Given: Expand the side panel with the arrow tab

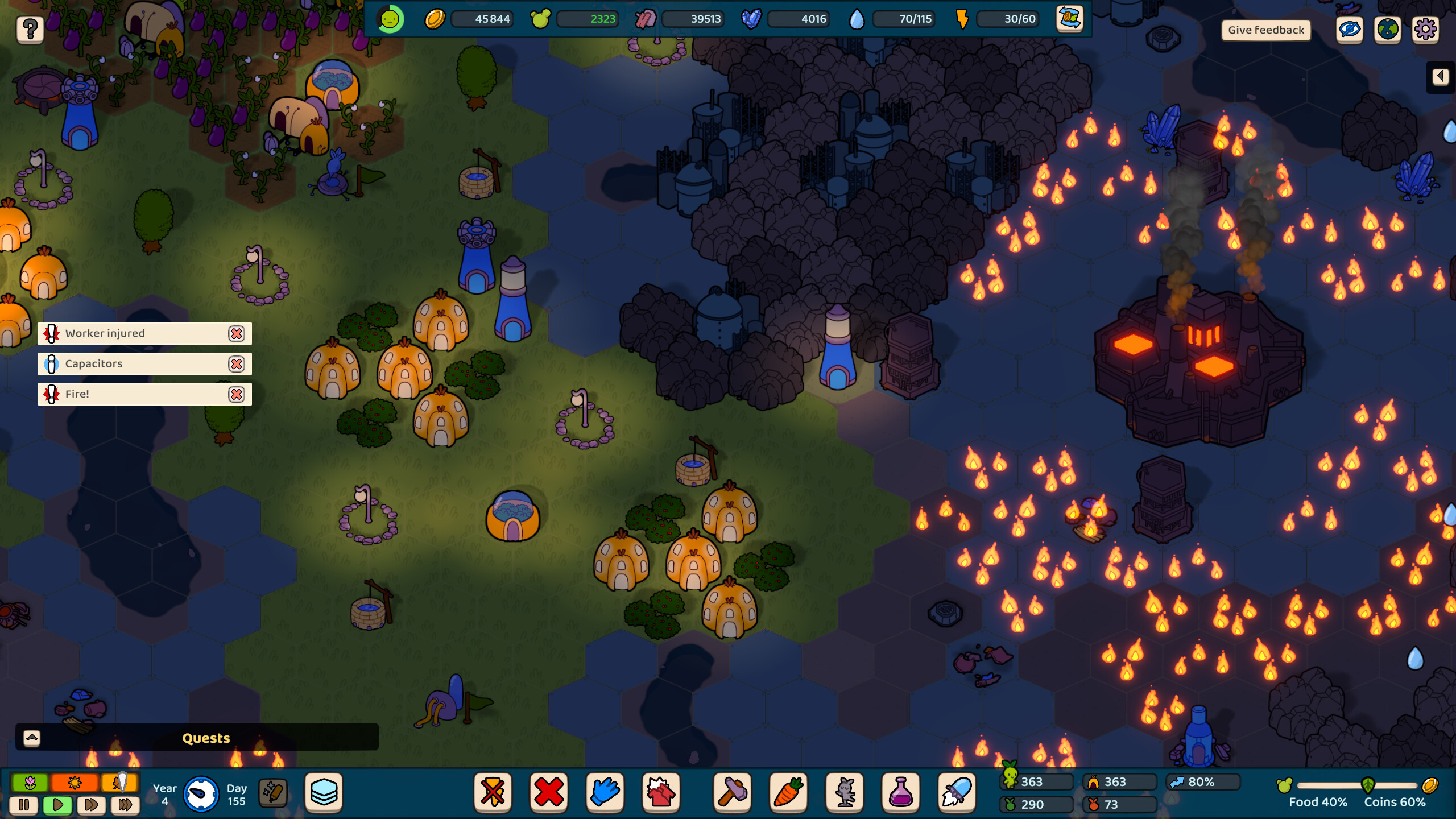Looking at the screenshot, I should pos(1440,77).
